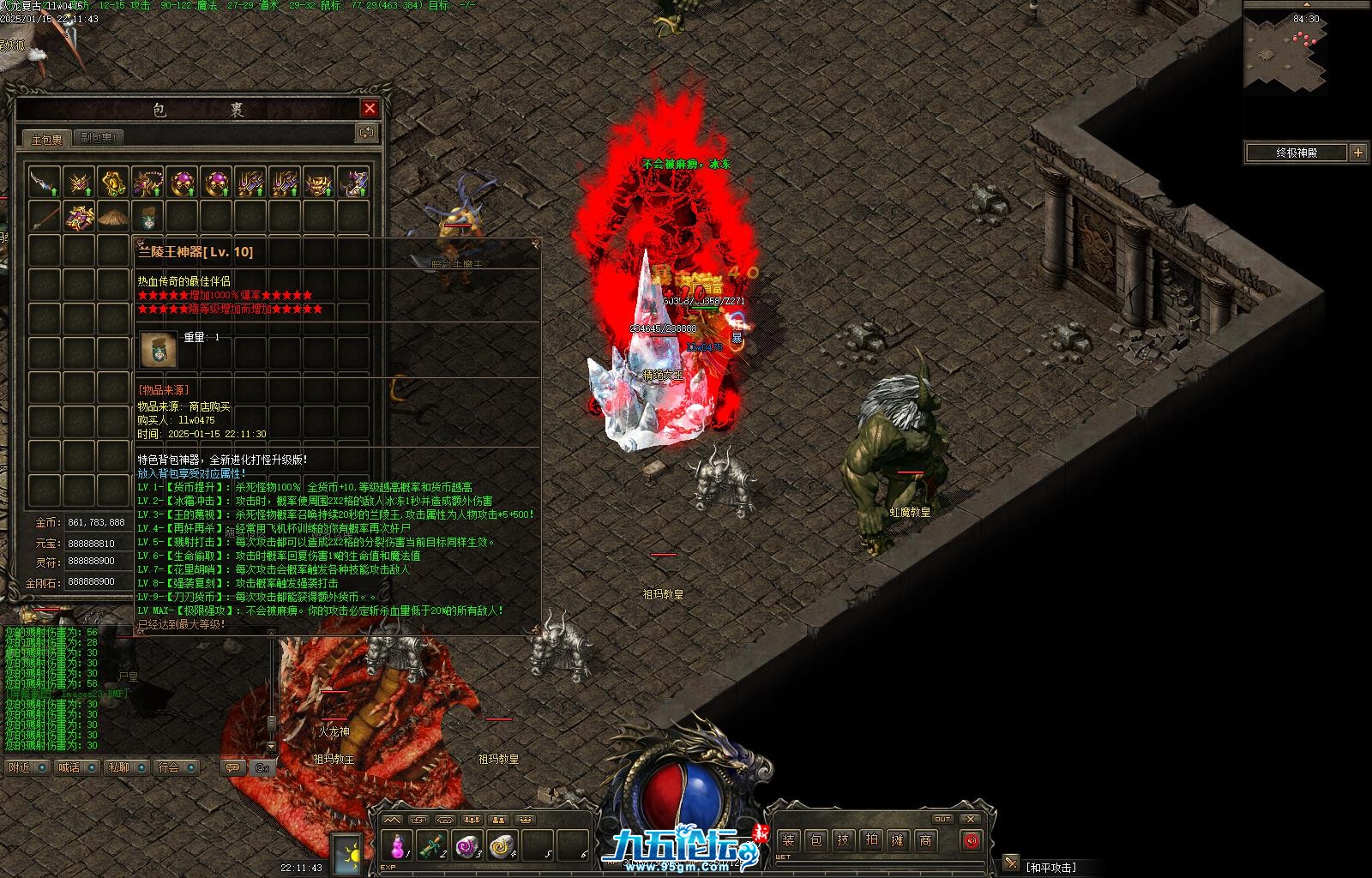Open the 技 skills panel

pos(843,840)
